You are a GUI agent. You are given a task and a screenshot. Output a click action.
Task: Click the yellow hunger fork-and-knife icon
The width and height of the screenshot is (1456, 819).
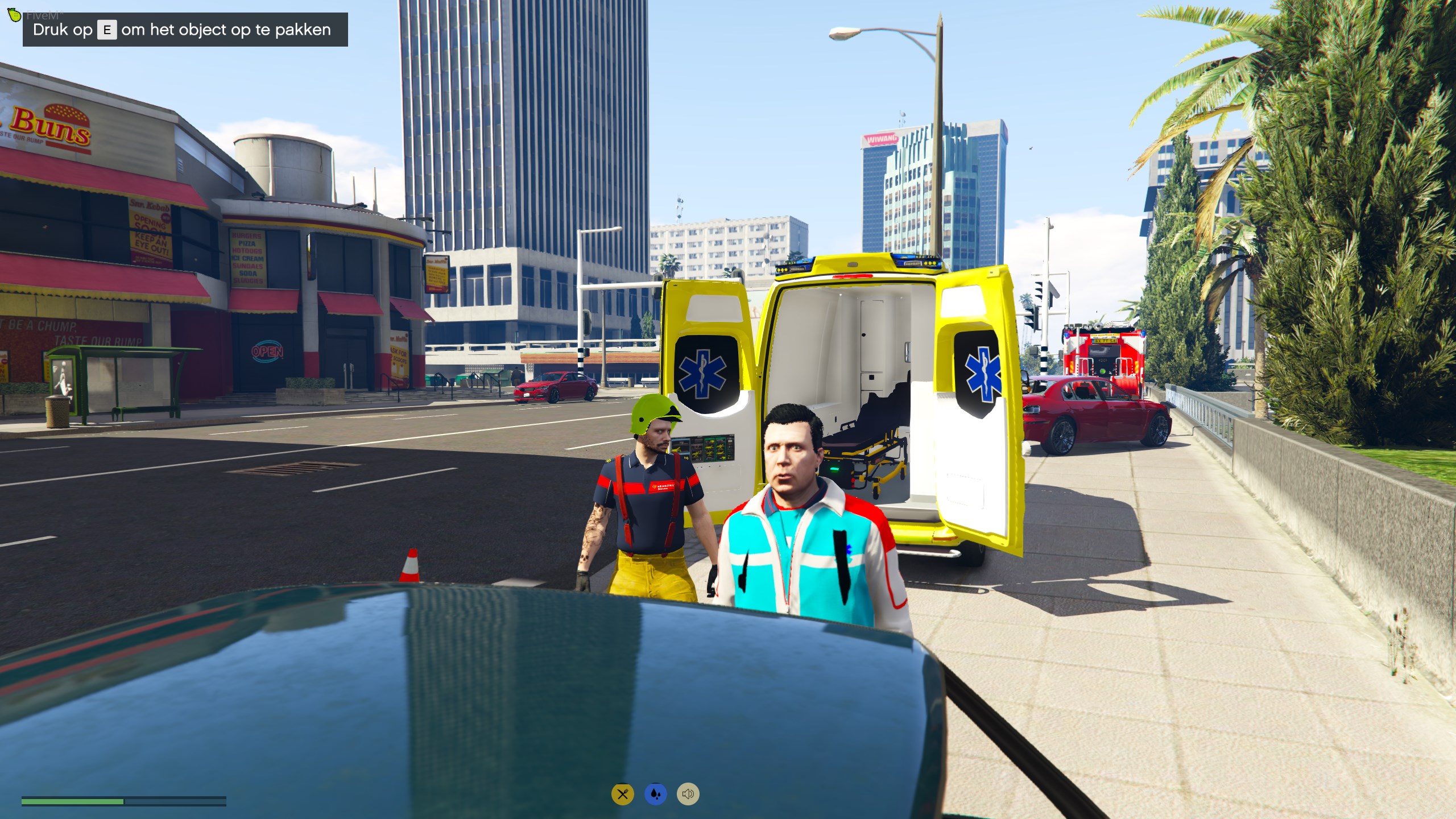pyautogui.click(x=622, y=794)
